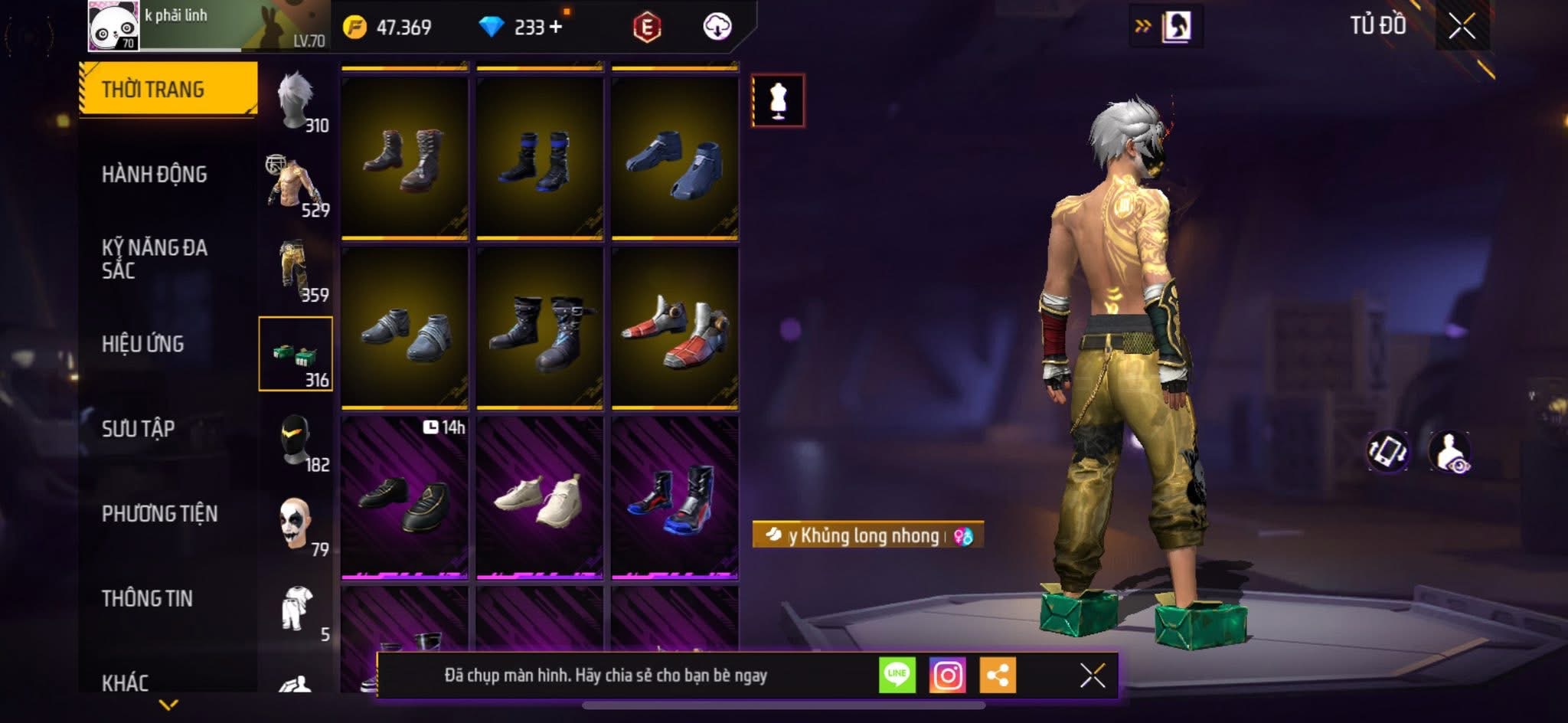This screenshot has width=1568, height=723.
Task: Select the black shoes with 14h timer
Action: [404, 498]
